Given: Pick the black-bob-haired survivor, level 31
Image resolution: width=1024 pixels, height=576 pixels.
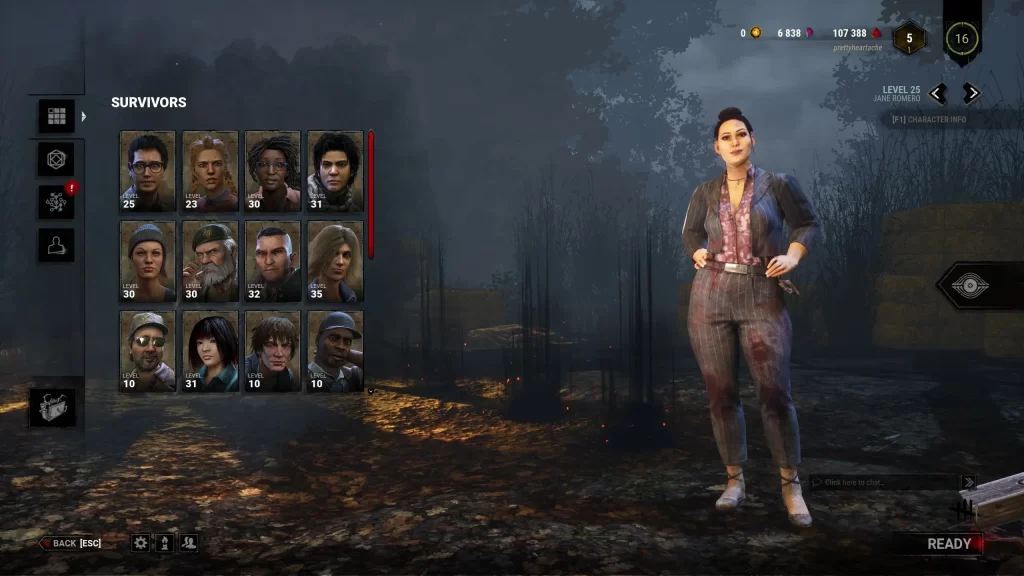Looking at the screenshot, I should click(x=210, y=351).
